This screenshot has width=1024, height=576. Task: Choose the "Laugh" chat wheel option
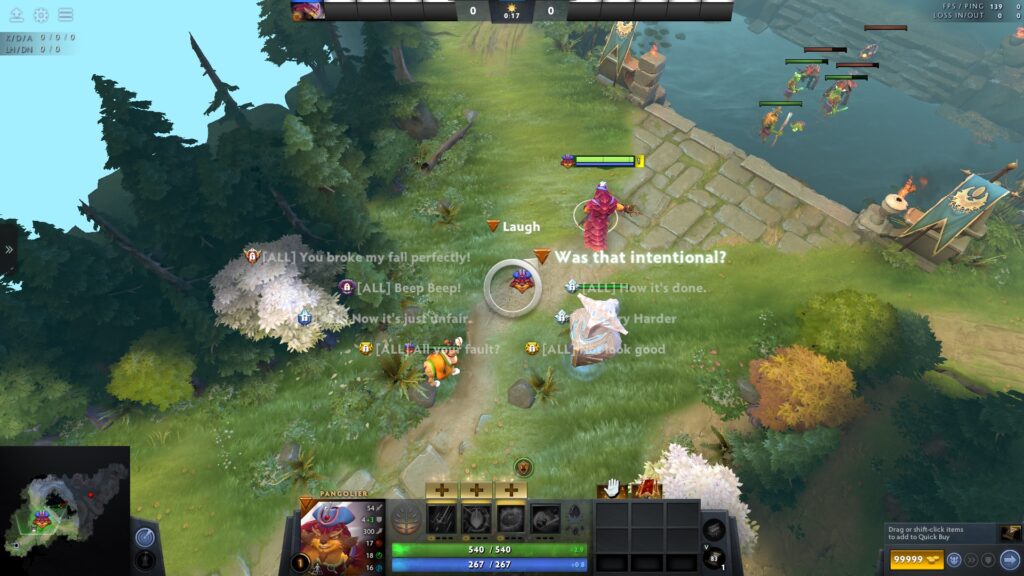520,227
